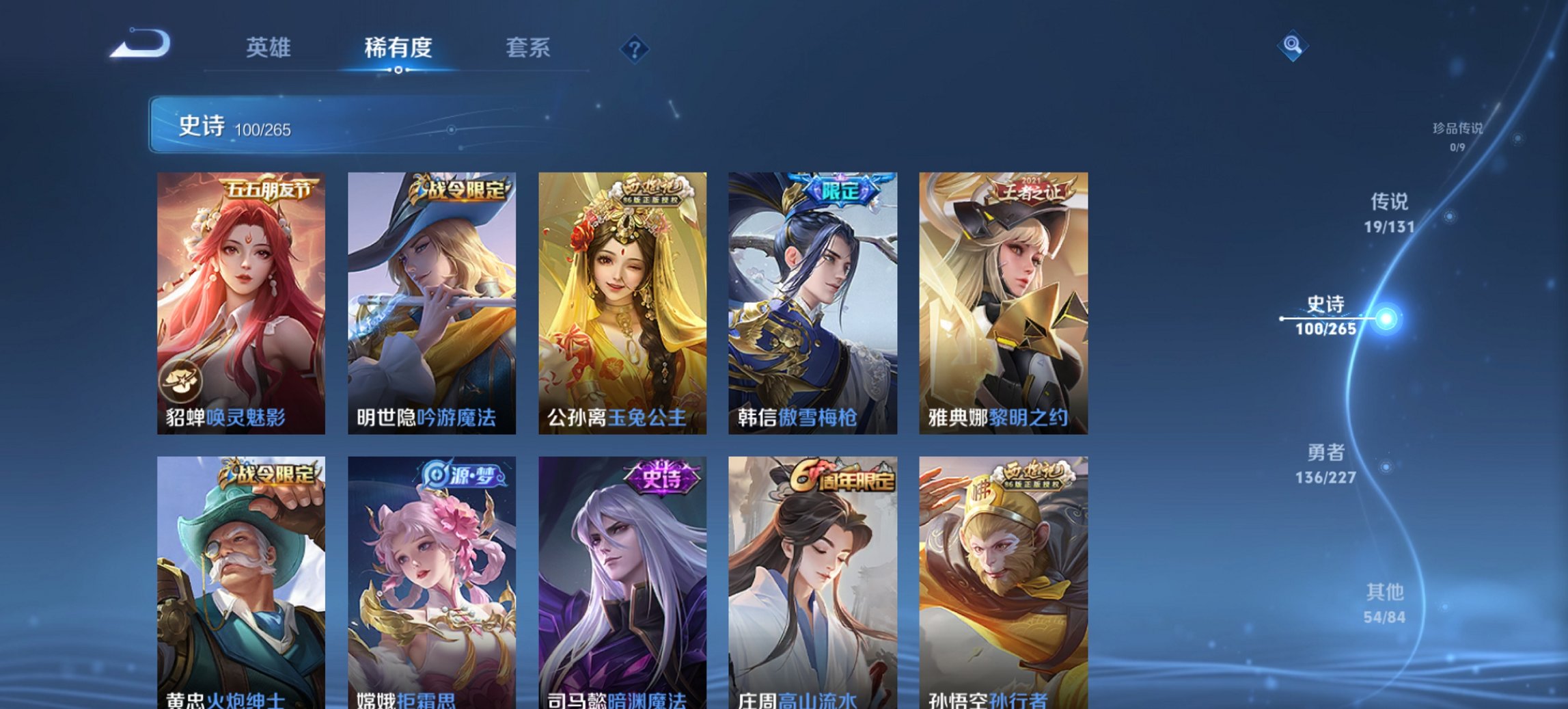Click the question mark help icon

632,48
